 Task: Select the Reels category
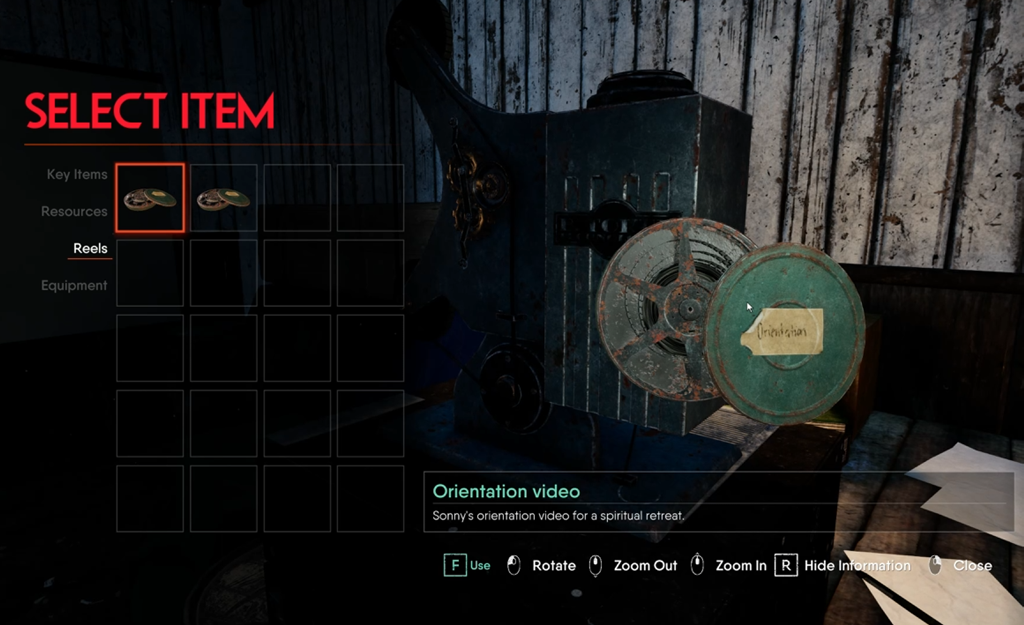pos(90,248)
